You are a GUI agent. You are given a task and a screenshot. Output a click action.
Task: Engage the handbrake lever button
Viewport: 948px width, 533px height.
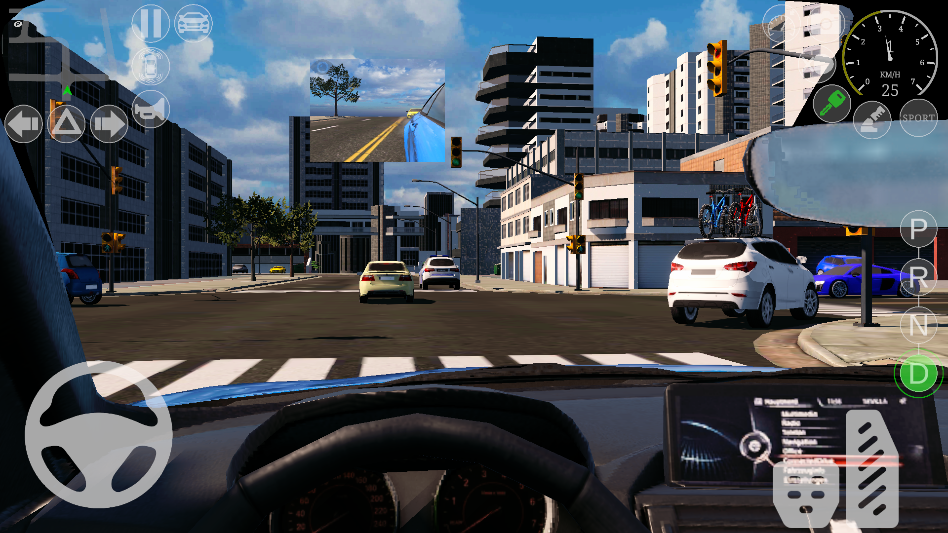coord(872,120)
